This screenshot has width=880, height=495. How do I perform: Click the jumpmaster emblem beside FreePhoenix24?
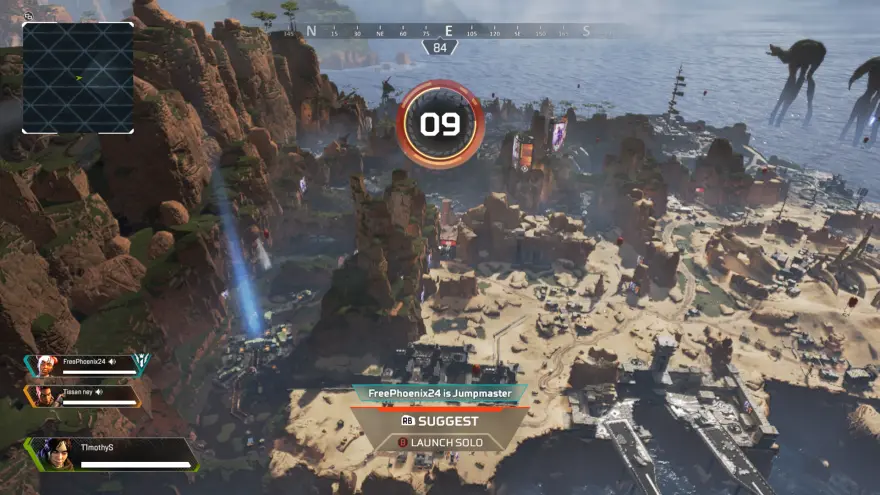(140, 364)
